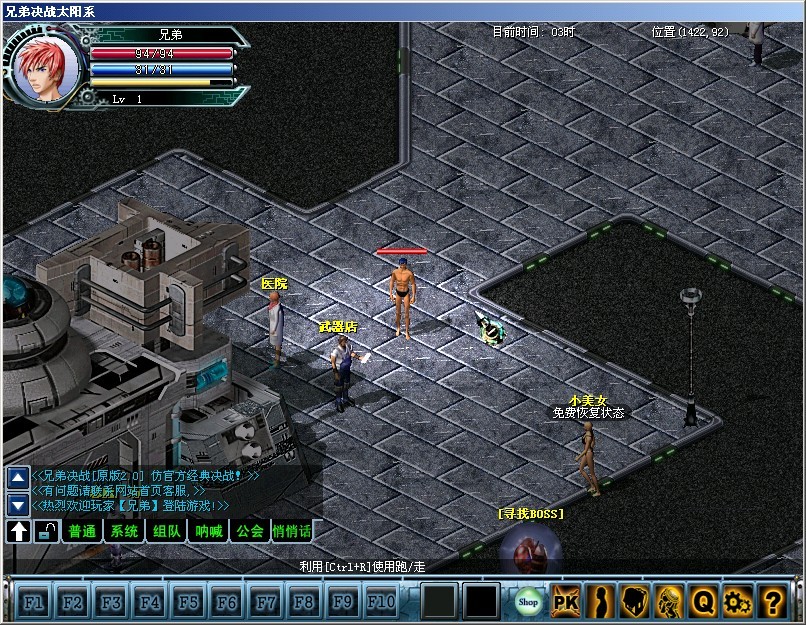The height and width of the screenshot is (625, 806).
Task: Switch to the 组队 chat channel
Action: 166,531
